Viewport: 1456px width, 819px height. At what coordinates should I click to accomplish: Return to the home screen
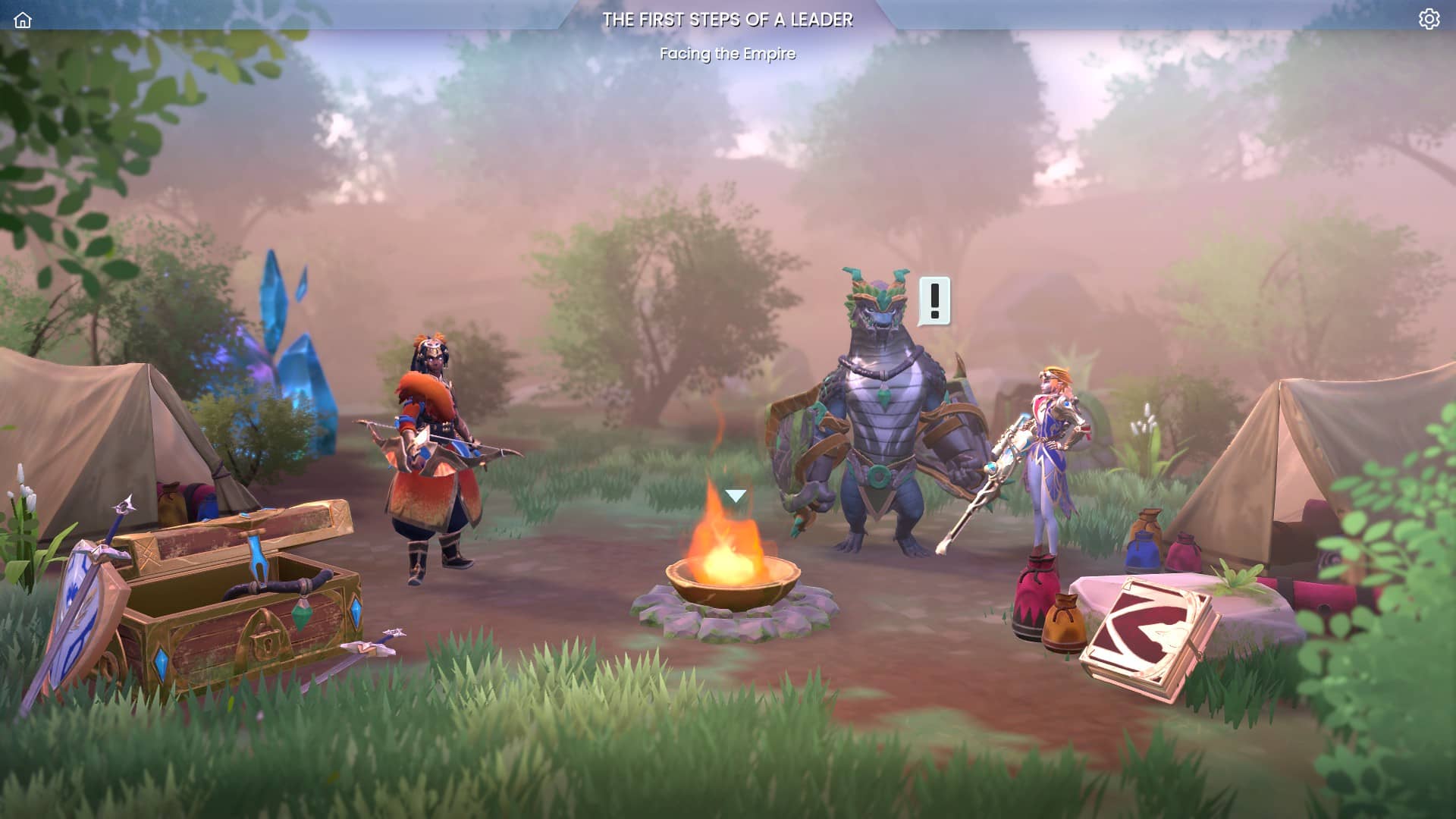23,20
